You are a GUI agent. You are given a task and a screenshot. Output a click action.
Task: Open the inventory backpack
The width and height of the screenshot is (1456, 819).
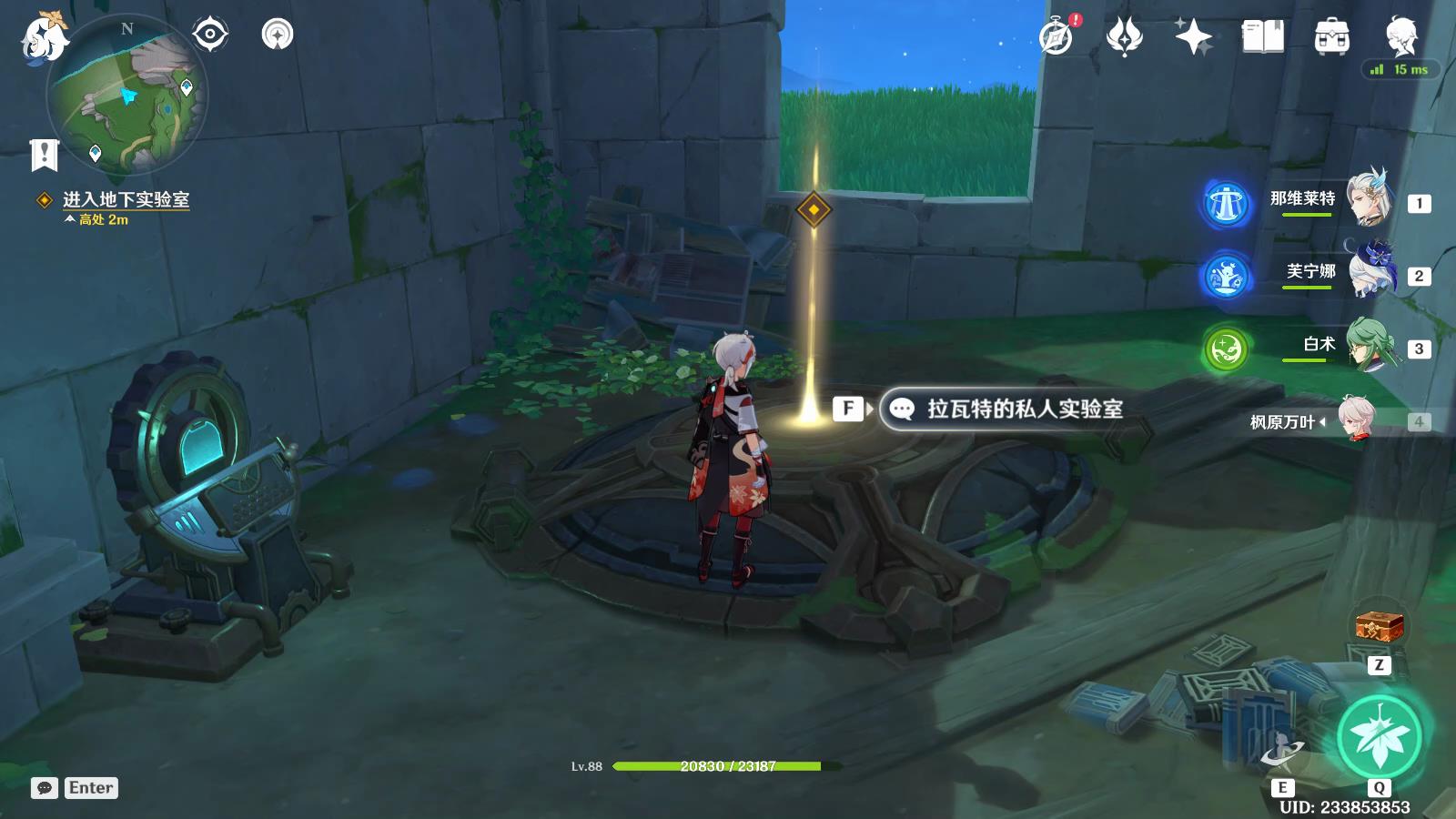coord(1331,36)
